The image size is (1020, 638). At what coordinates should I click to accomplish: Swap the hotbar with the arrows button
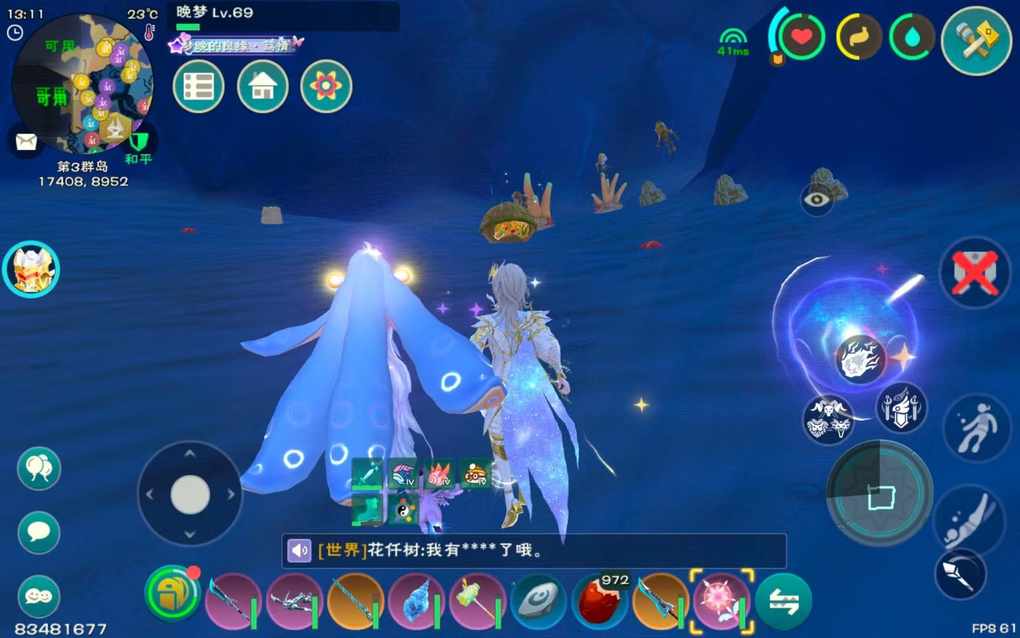pos(783,602)
